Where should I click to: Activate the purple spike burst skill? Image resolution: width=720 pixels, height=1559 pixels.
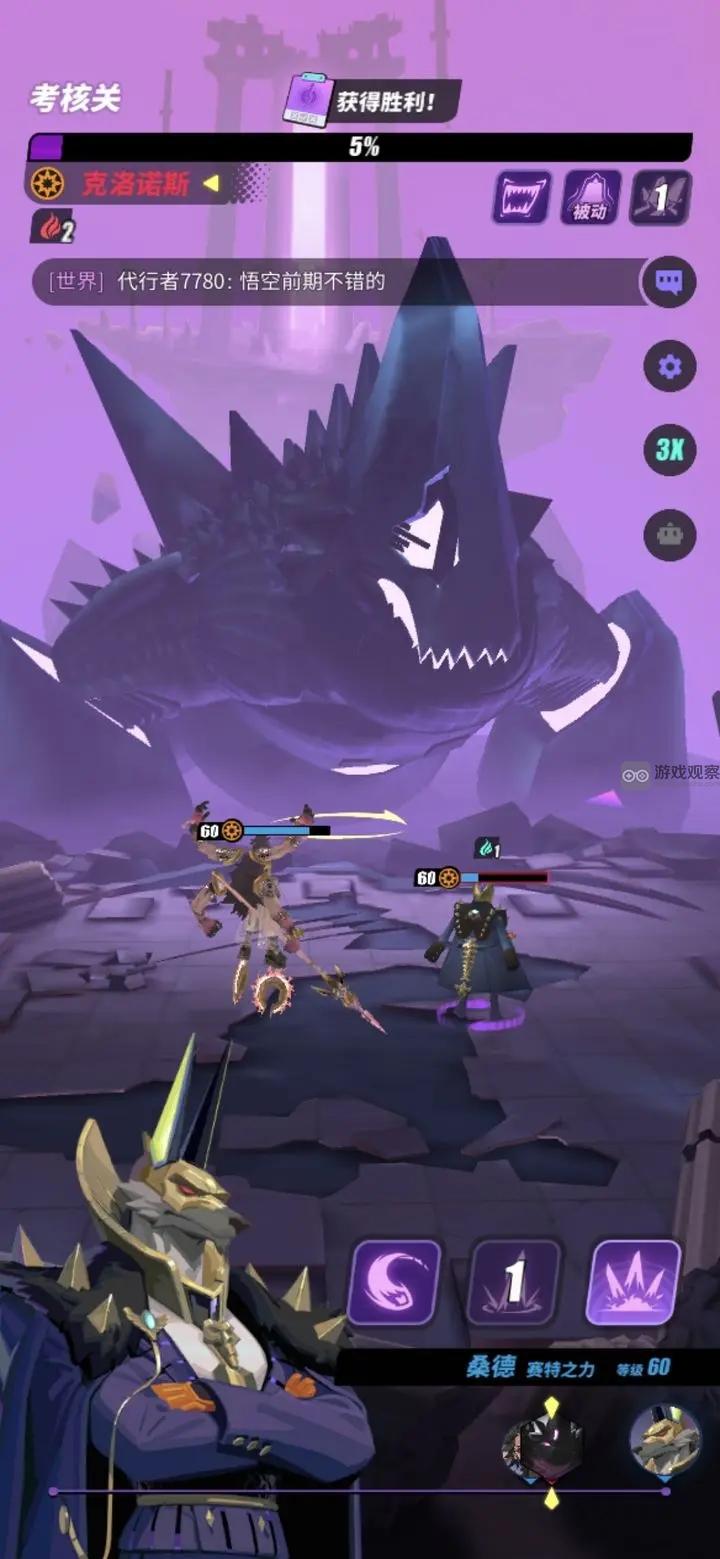(x=634, y=1283)
